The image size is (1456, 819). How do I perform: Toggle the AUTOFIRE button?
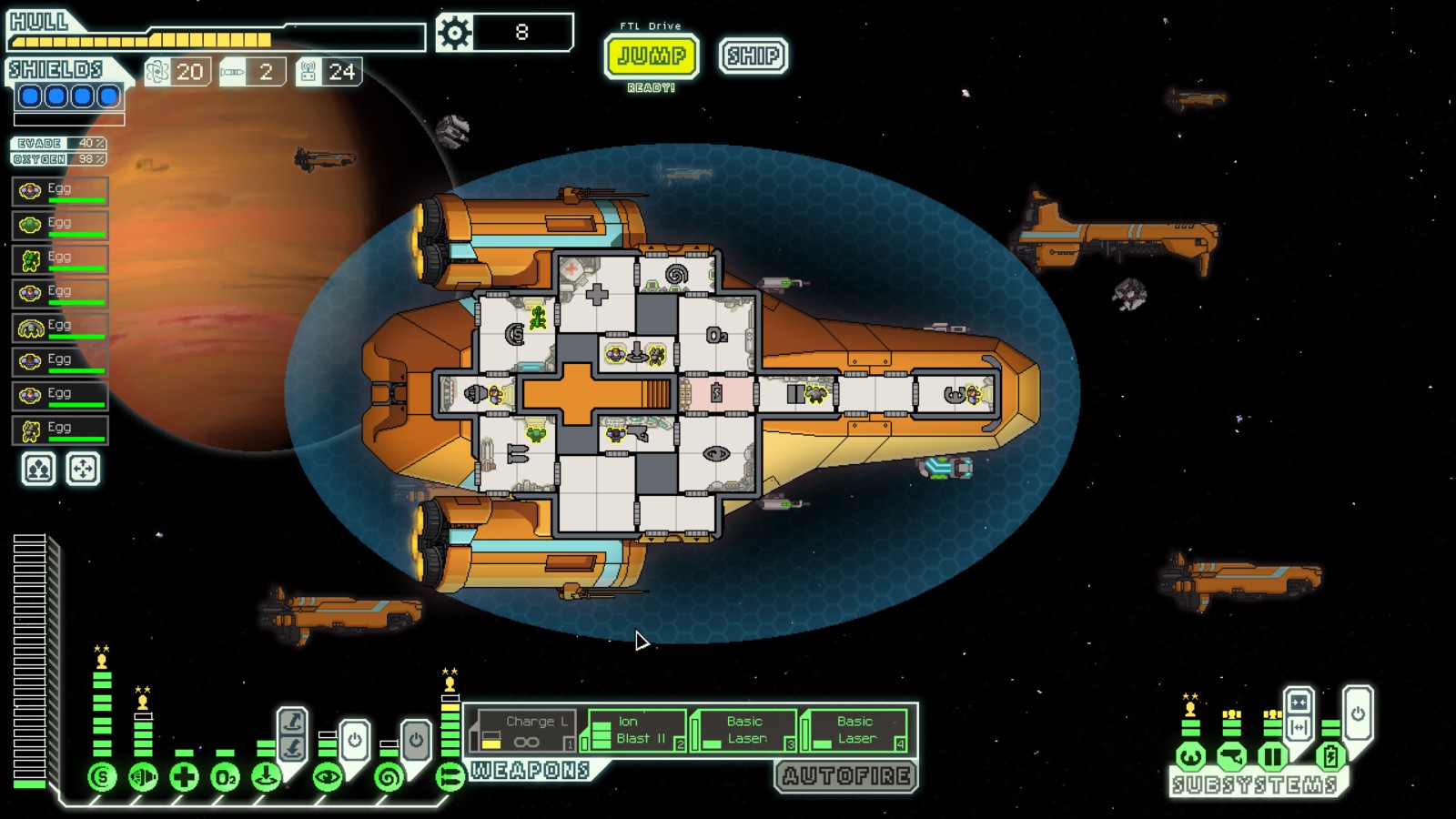[x=846, y=776]
